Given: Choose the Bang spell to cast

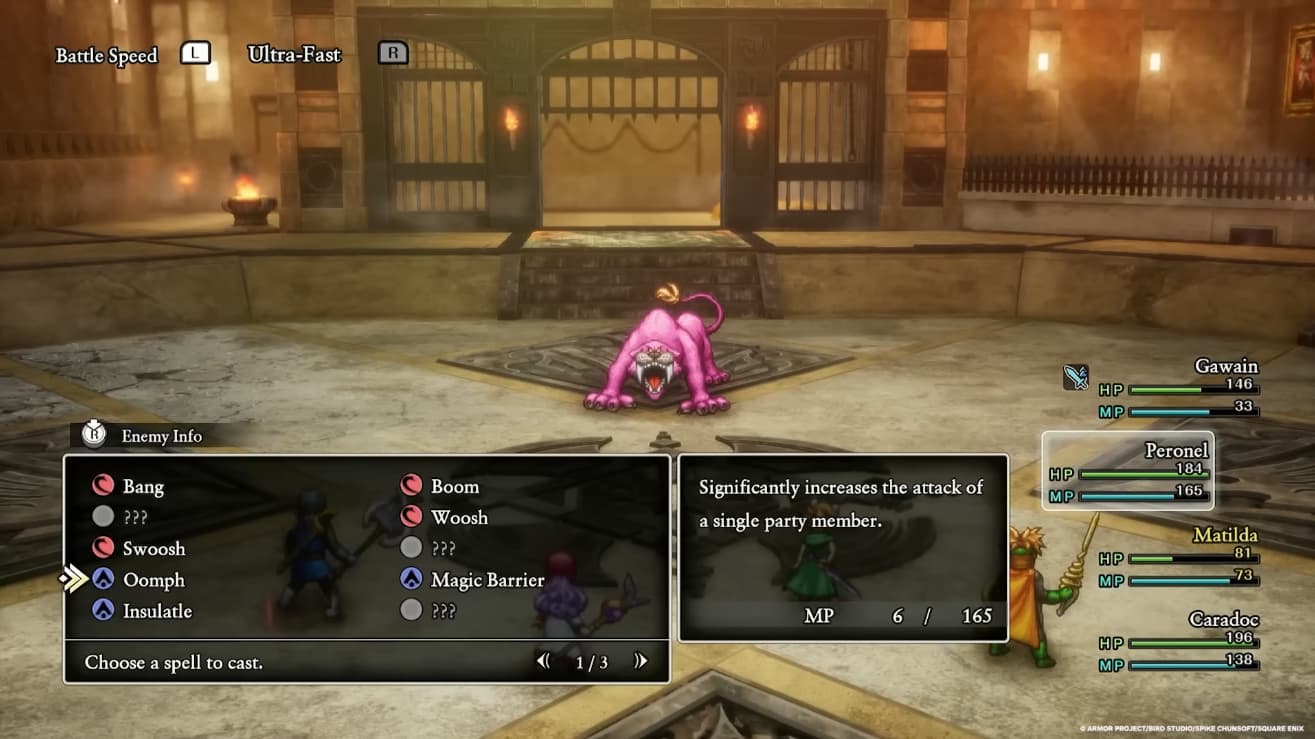Looking at the screenshot, I should click(143, 486).
